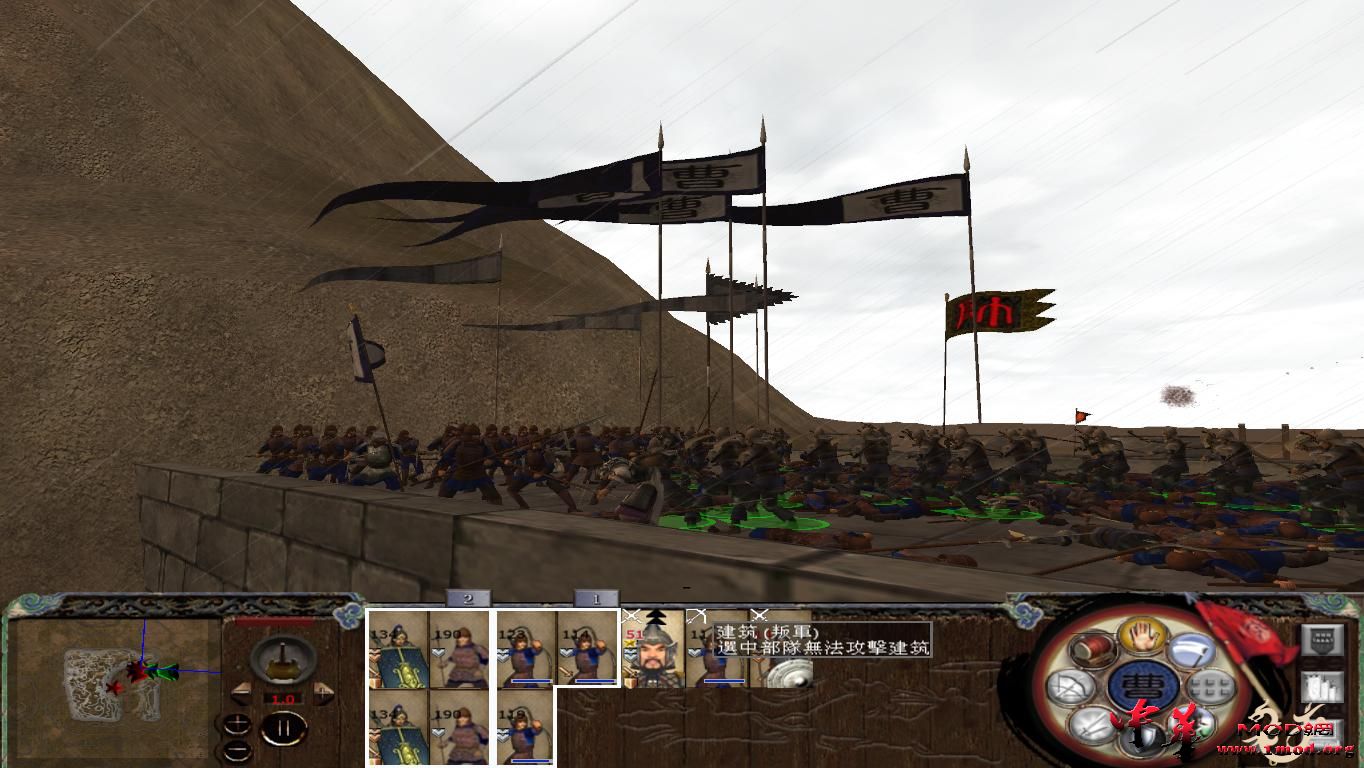
Task: Click the plus button near the pause control
Action: (237, 723)
